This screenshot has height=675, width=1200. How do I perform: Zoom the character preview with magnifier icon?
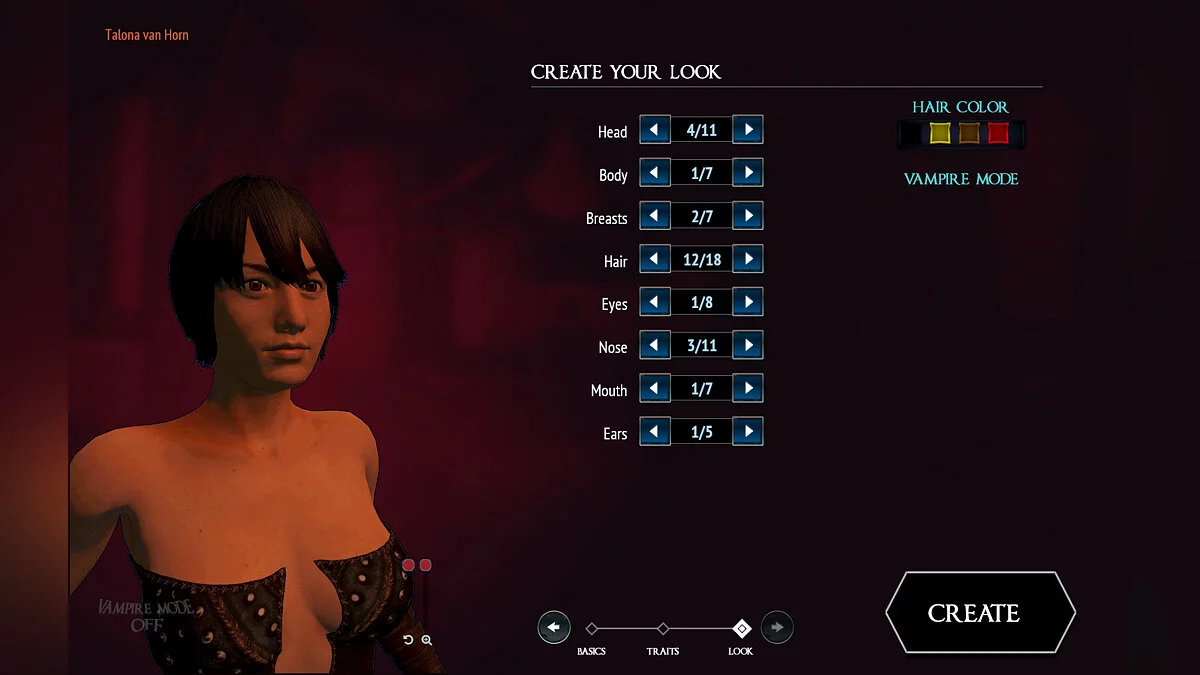pyautogui.click(x=427, y=640)
